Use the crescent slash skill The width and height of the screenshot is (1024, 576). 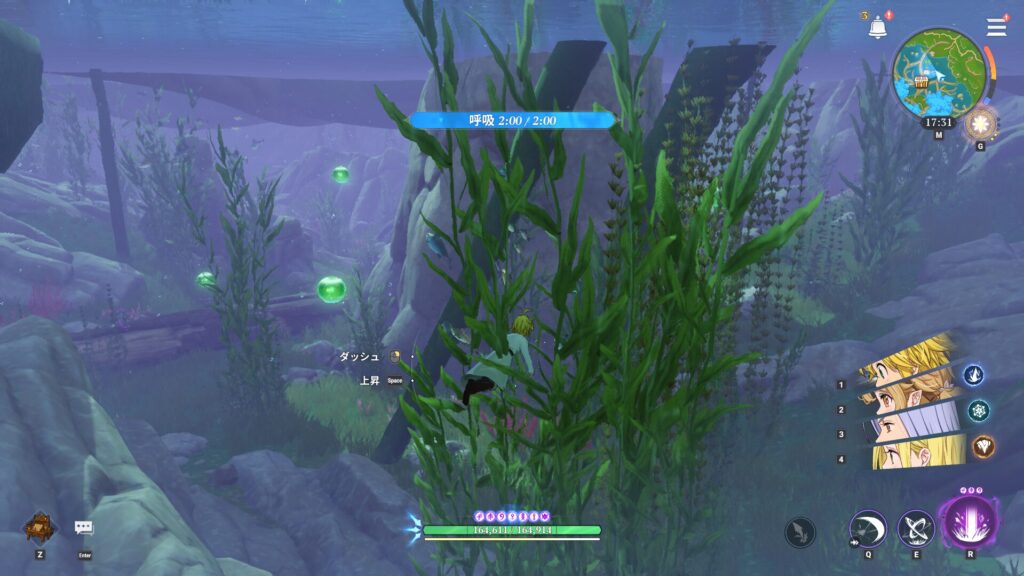pyautogui.click(x=867, y=529)
